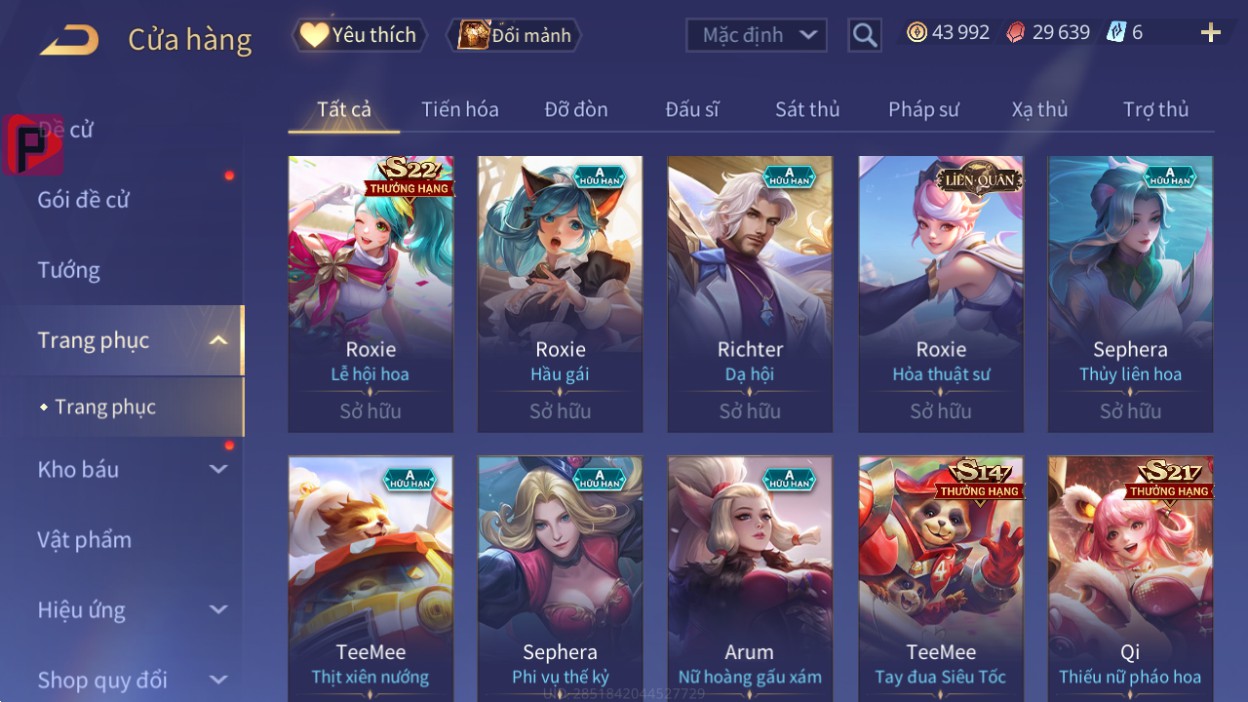Open the Vật phẩm shop section

pyautogui.click(x=85, y=540)
